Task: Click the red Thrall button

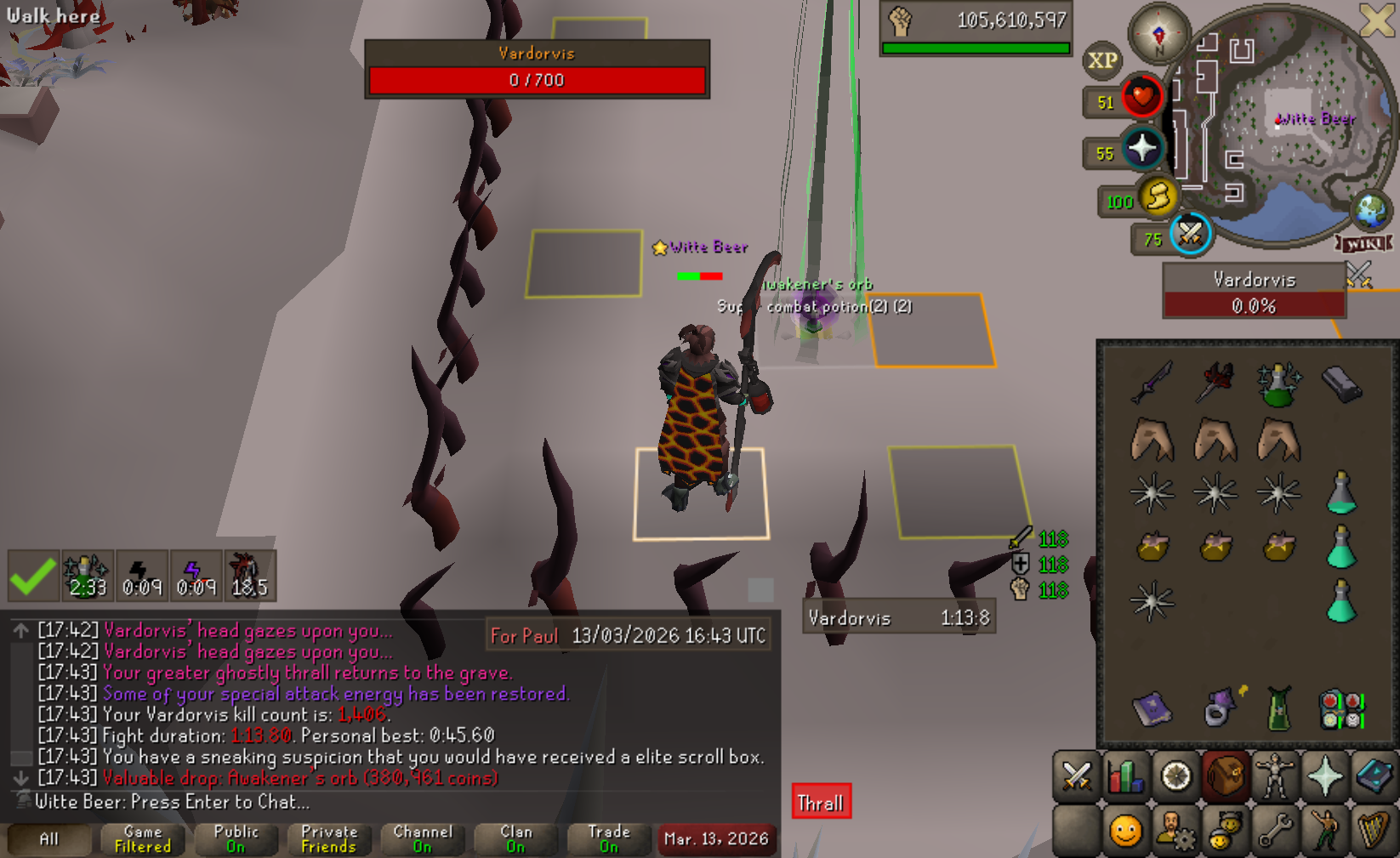Action: [x=821, y=803]
